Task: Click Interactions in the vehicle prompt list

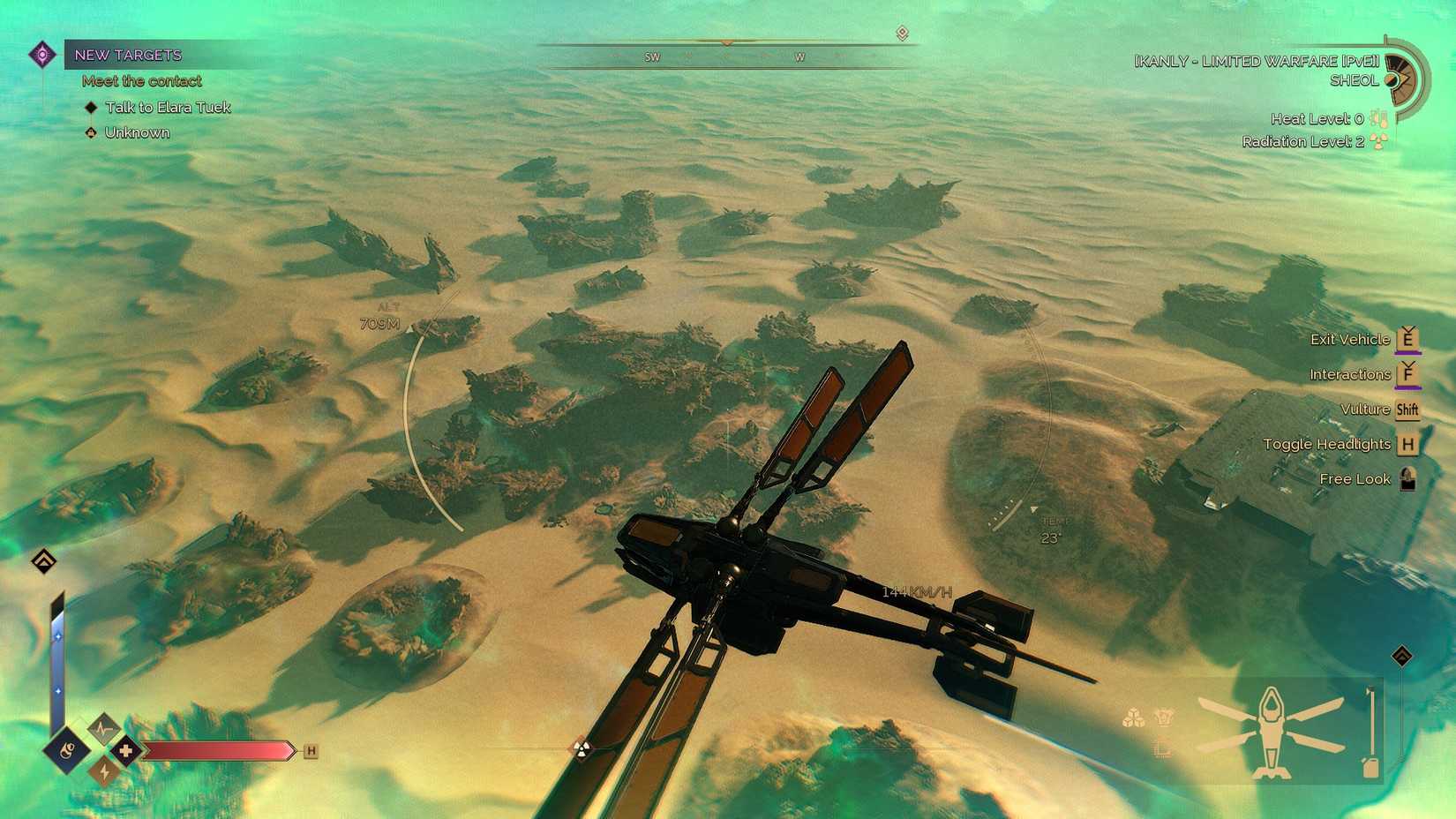Action: click(x=1350, y=373)
